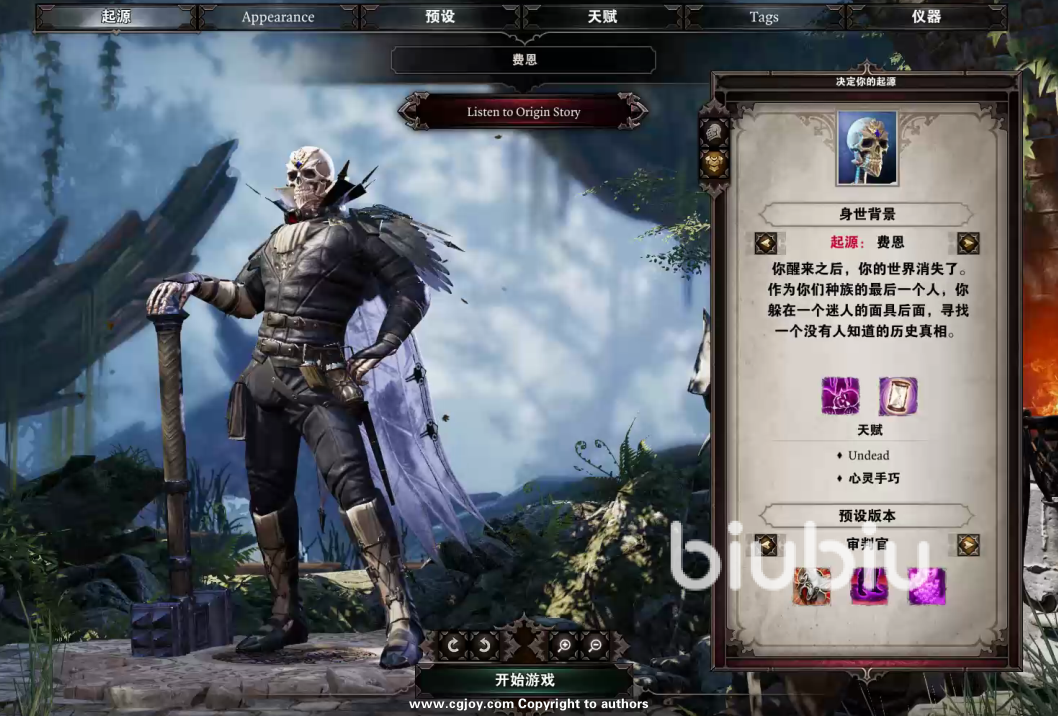Click Listen to Origin Story button
The width and height of the screenshot is (1058, 716).
pyautogui.click(x=523, y=112)
